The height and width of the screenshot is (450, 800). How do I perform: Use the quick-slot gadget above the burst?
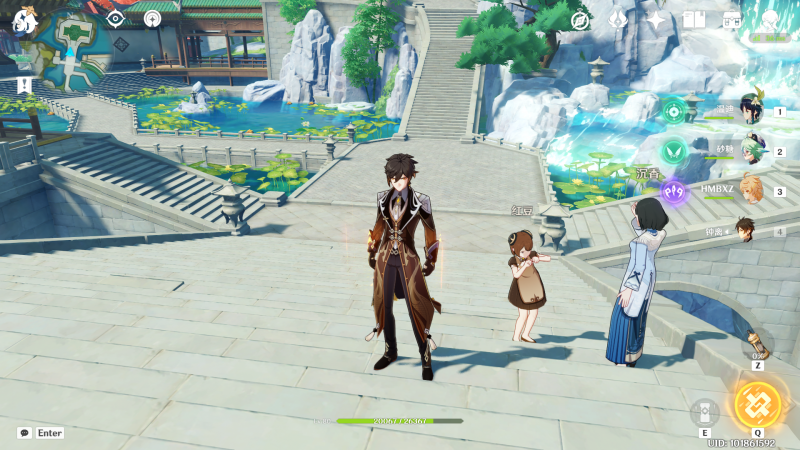pyautogui.click(x=757, y=345)
